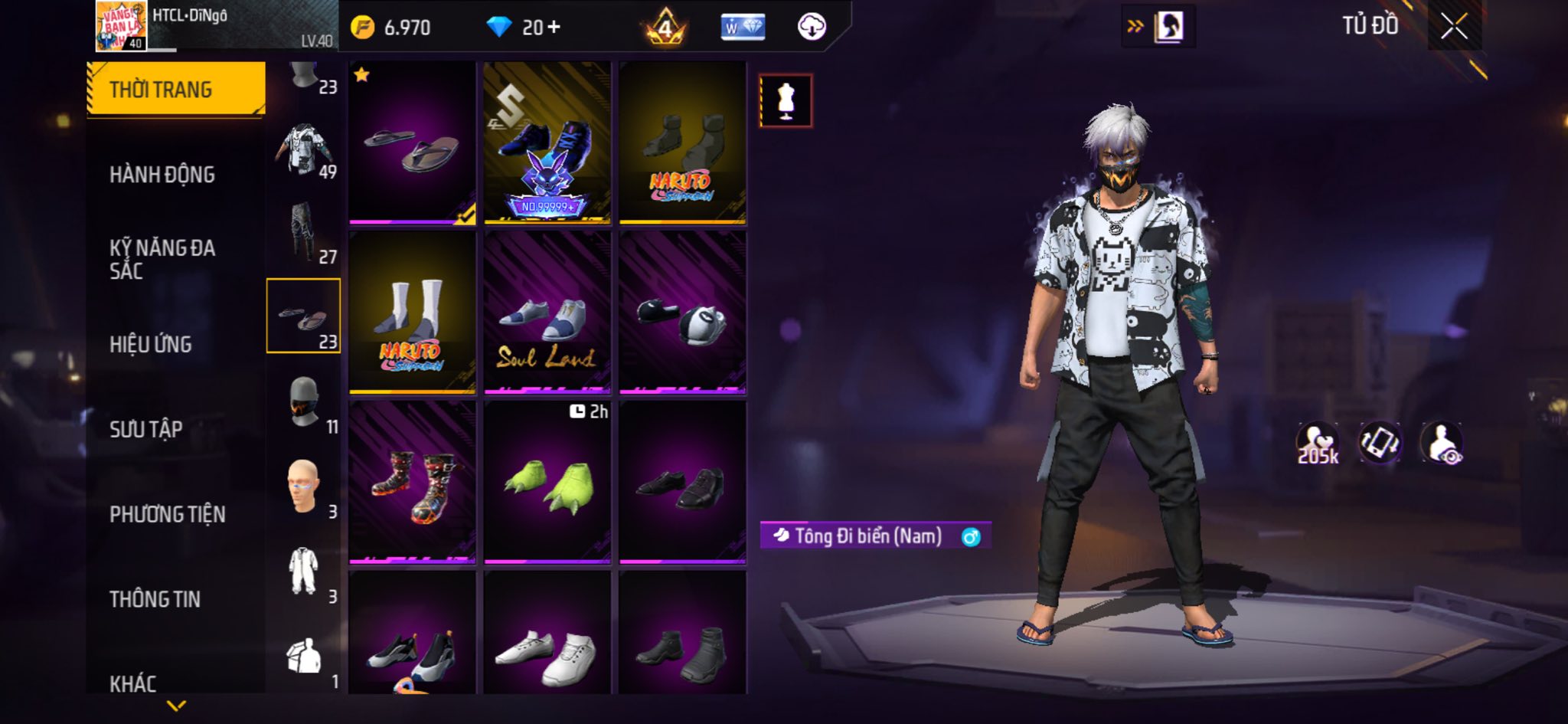Screen dimensions: 1568x724
Task: Go to the SƯU TẬP tab
Action: [146, 429]
